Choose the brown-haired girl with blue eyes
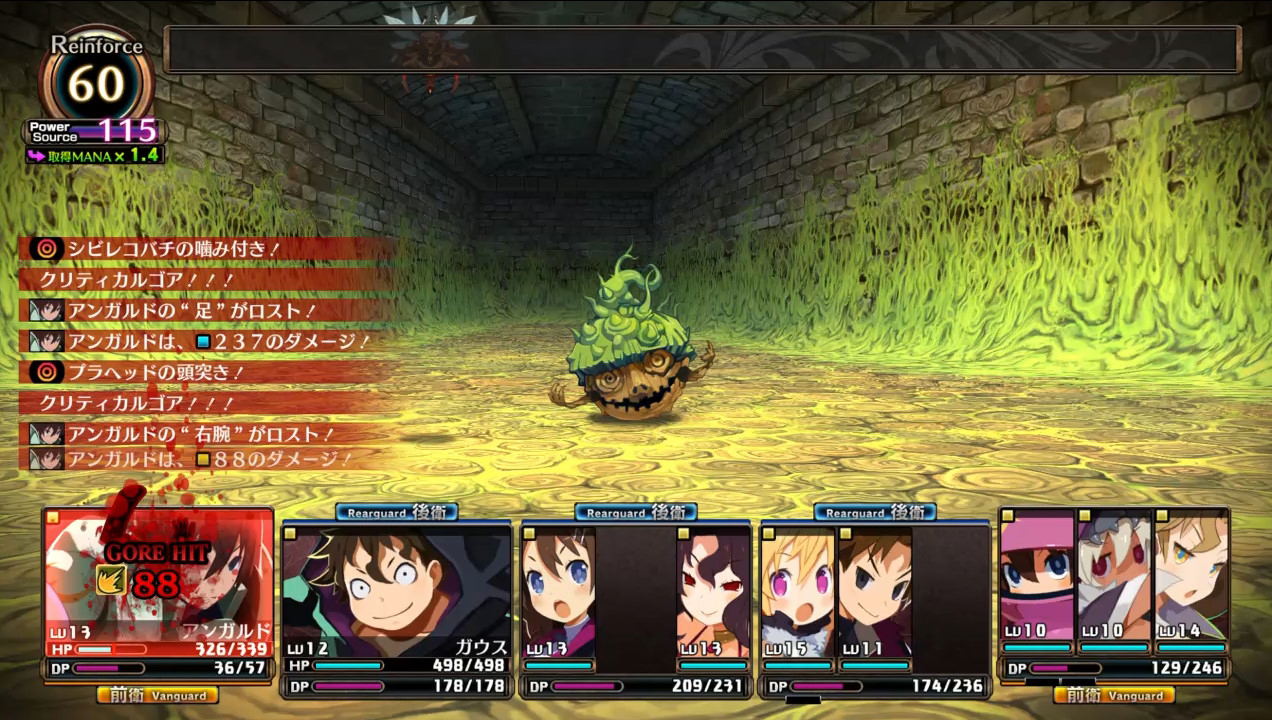The width and height of the screenshot is (1272, 720). pos(559,592)
